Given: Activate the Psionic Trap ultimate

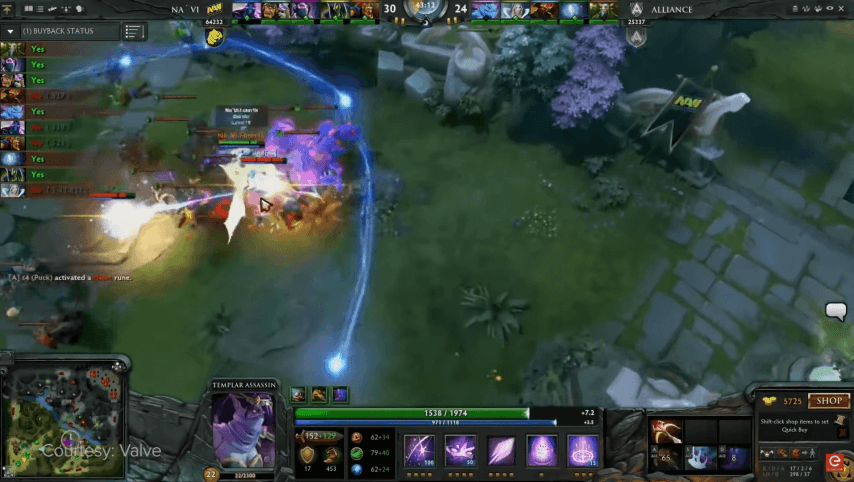Looking at the screenshot, I should (582, 450).
